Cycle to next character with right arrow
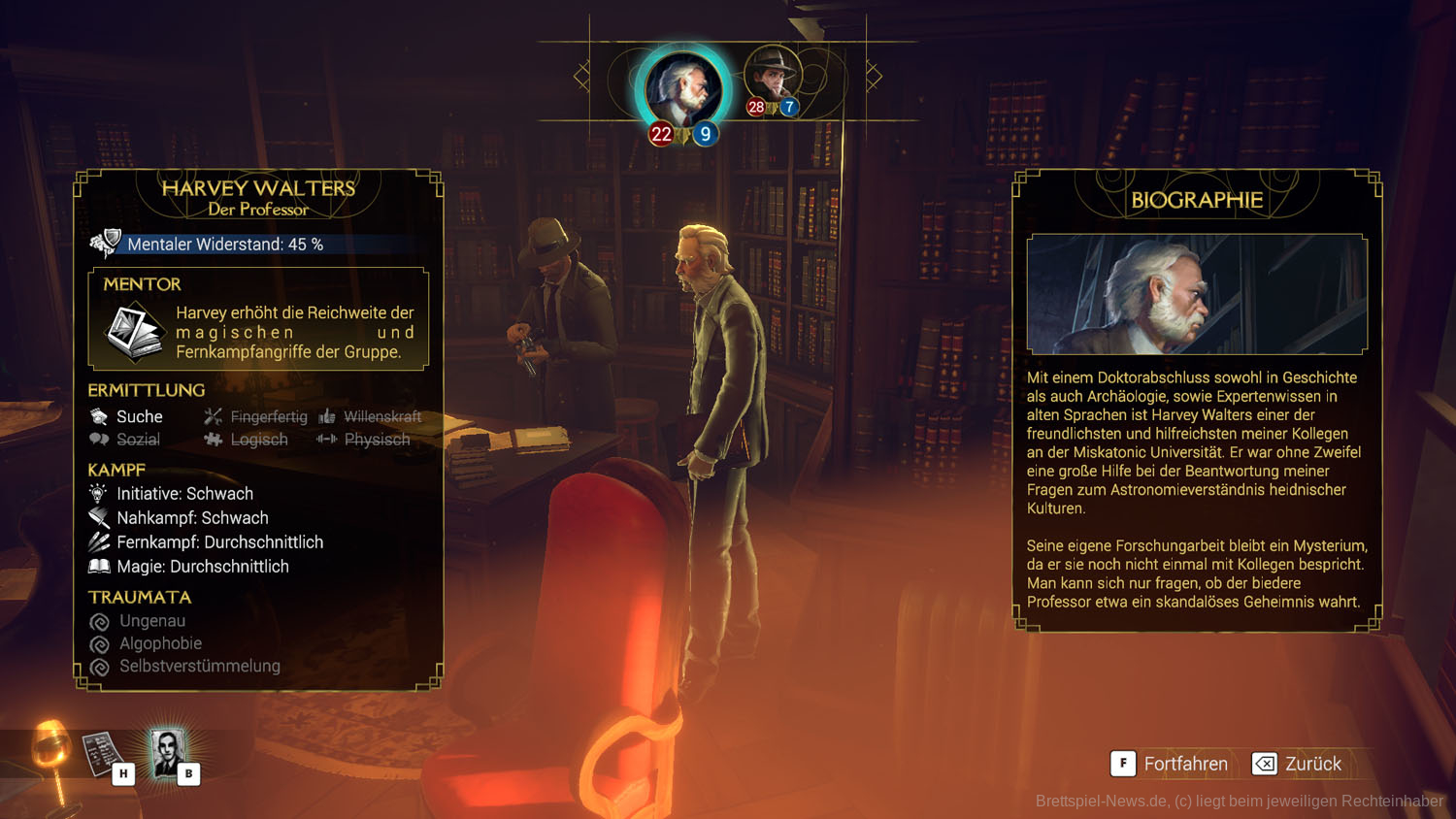The image size is (1456, 819). [874, 76]
